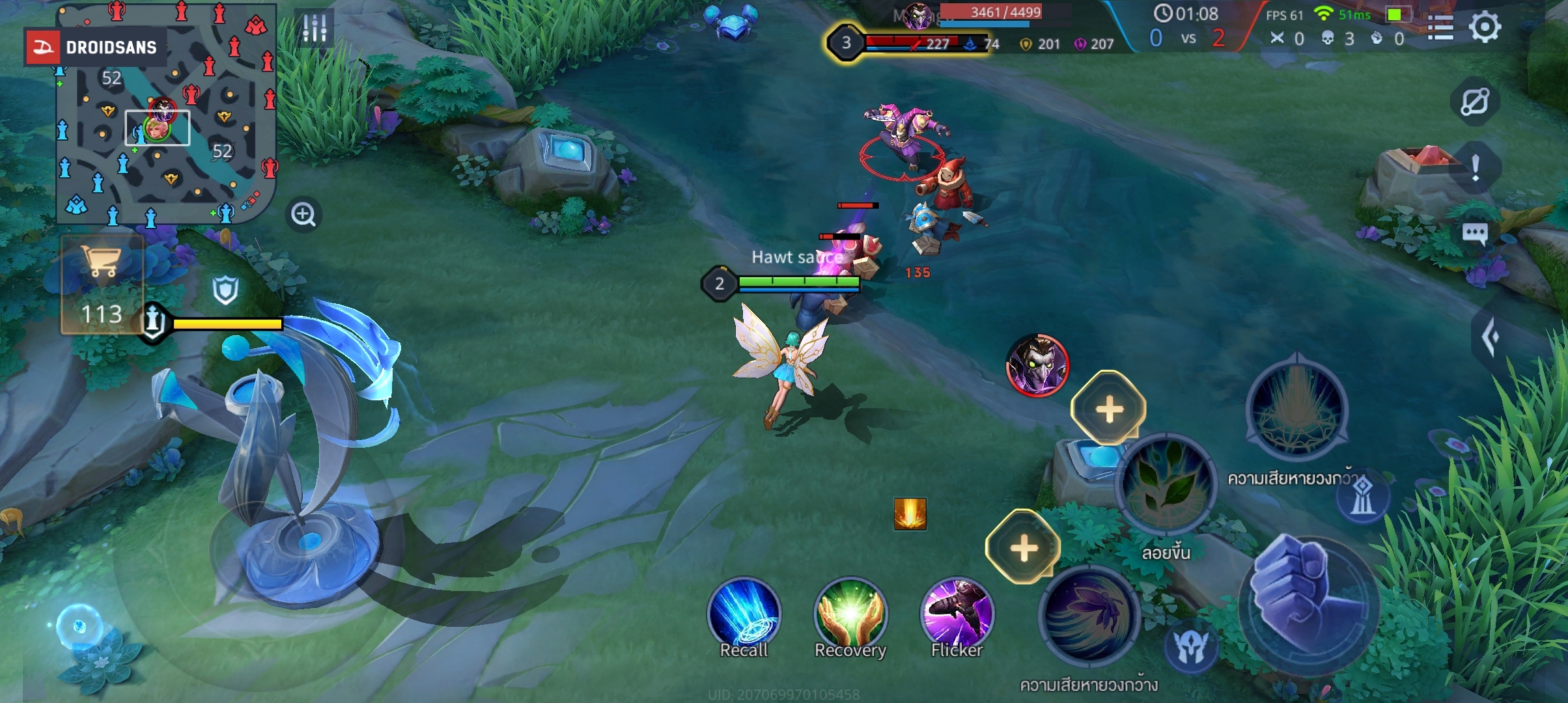Toggle the crossed-circle camera button
Viewport: 1568px width, 703px height.
click(1475, 102)
